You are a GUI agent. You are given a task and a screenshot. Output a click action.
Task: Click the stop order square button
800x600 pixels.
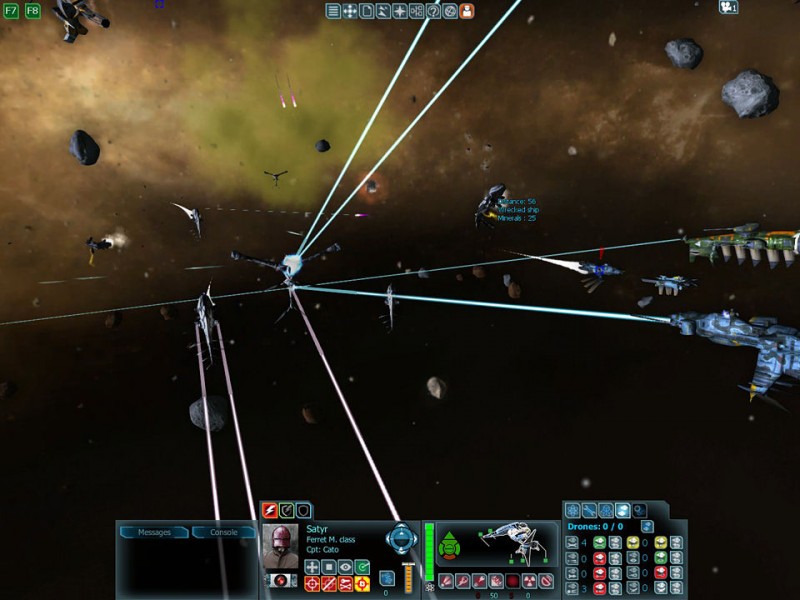(x=329, y=567)
